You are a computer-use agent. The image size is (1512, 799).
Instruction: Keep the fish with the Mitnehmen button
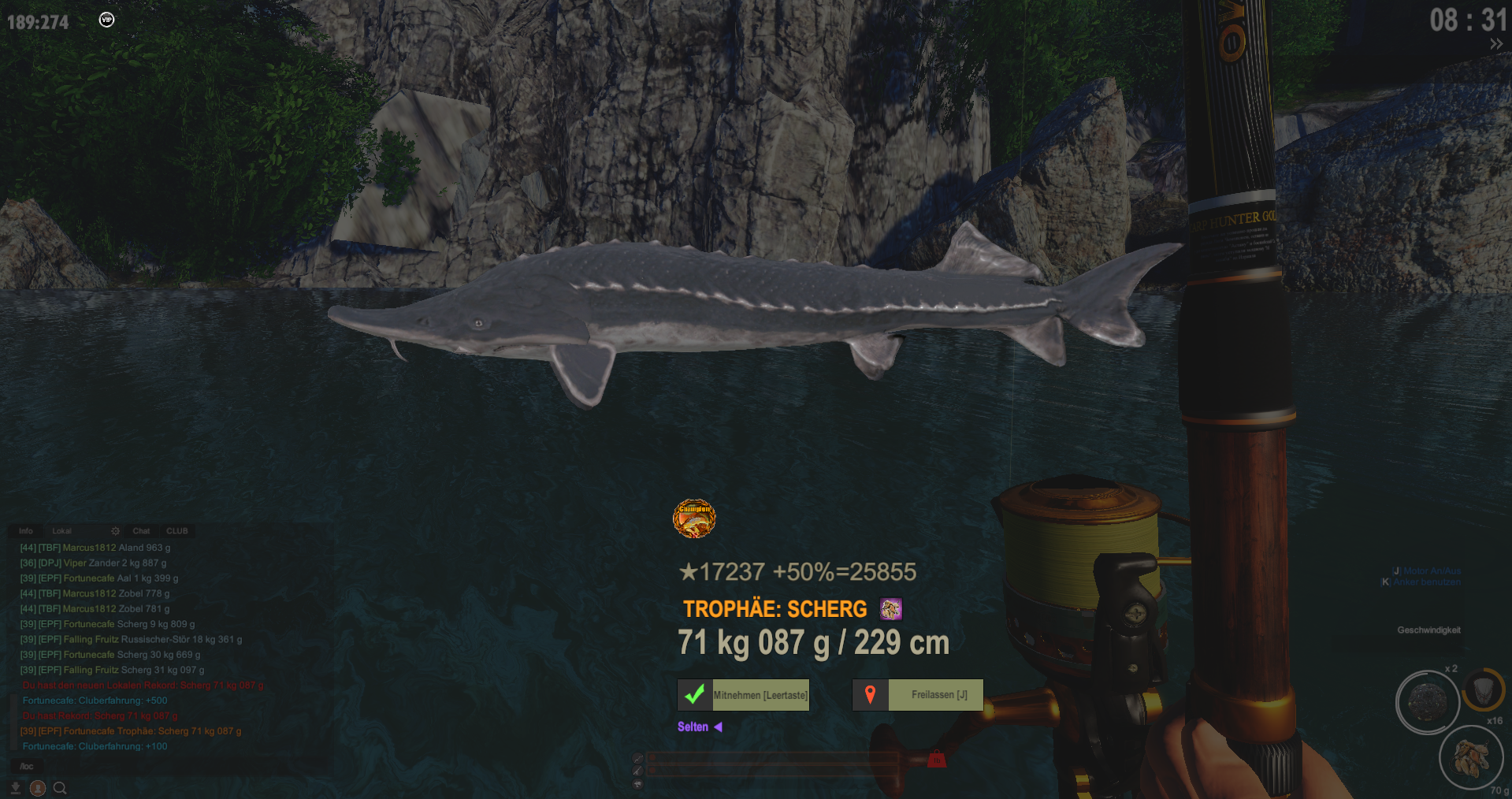pyautogui.click(x=743, y=695)
